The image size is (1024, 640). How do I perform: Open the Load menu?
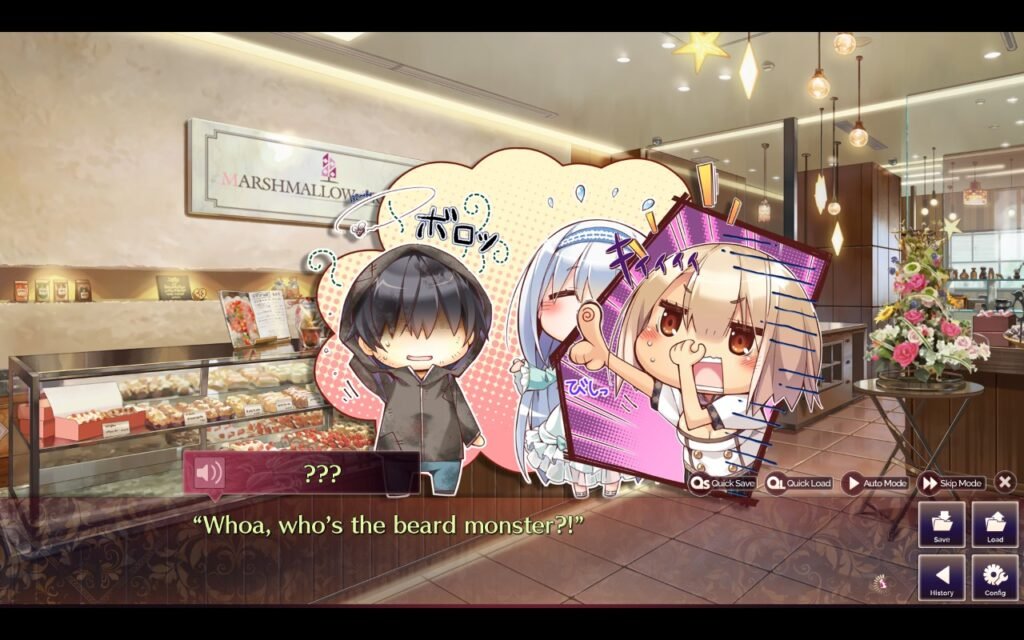[994, 524]
